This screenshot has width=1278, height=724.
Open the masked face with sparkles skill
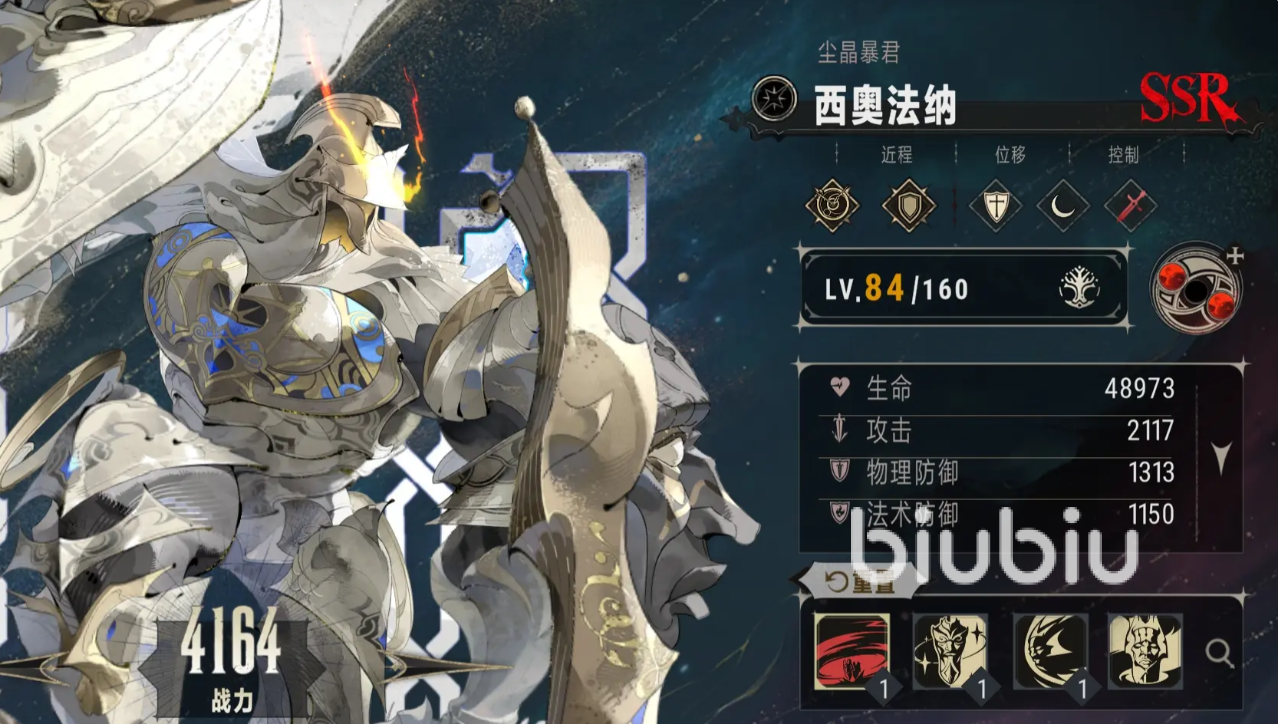950,651
